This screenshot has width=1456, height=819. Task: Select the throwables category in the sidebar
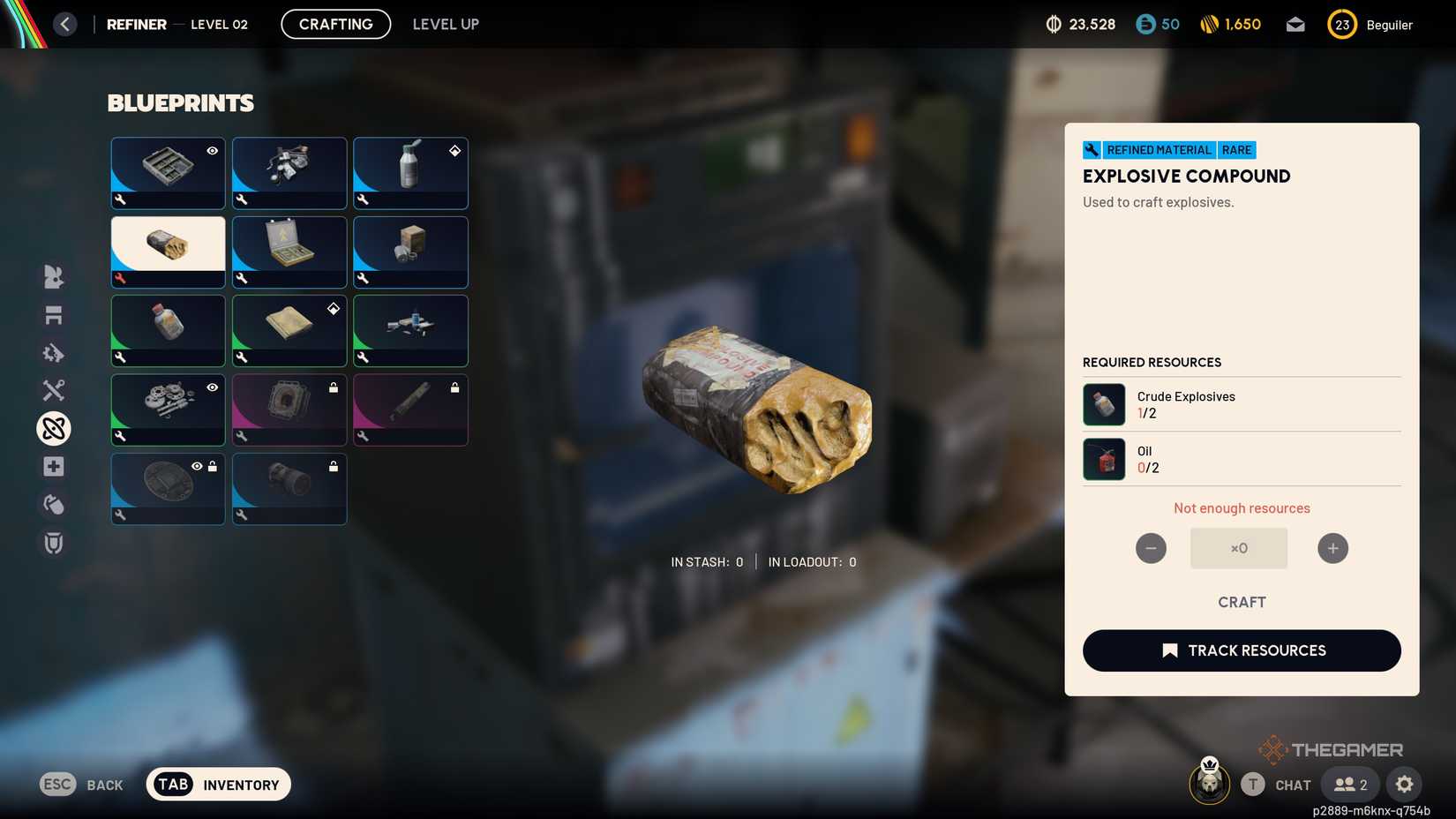(53, 504)
